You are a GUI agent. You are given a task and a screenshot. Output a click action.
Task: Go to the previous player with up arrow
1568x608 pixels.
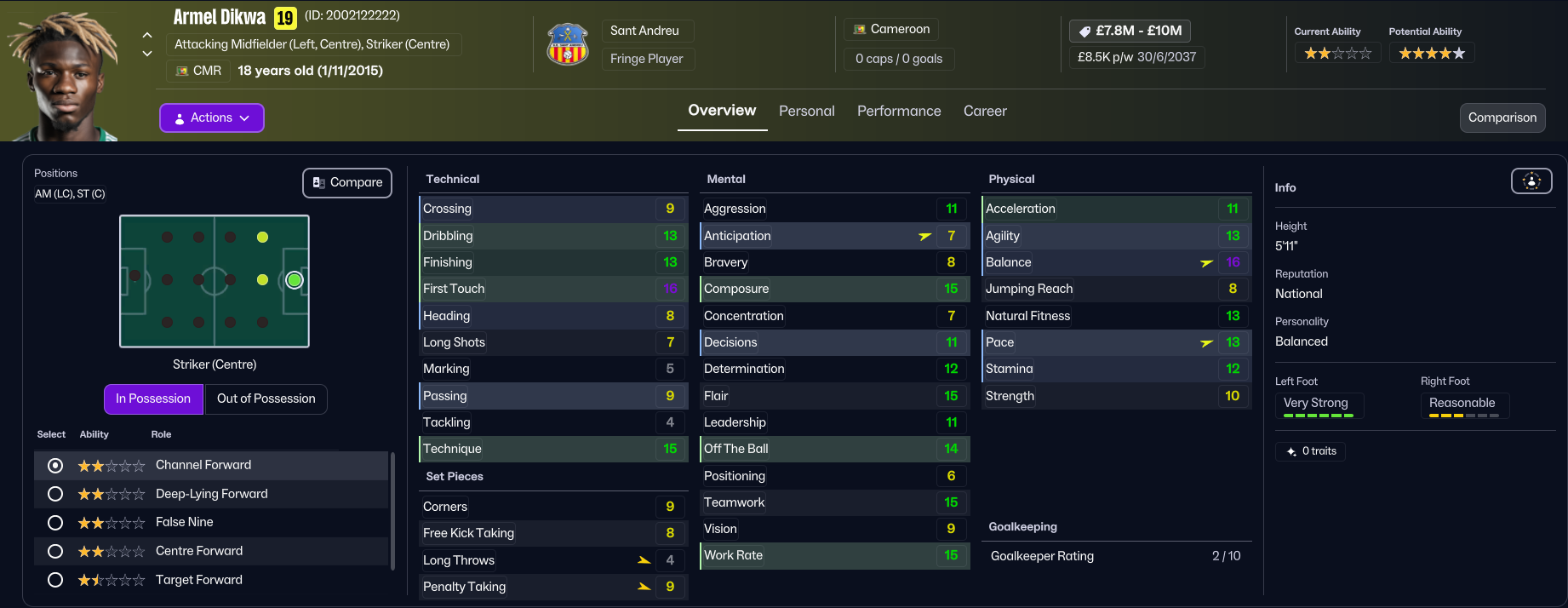pyautogui.click(x=147, y=36)
